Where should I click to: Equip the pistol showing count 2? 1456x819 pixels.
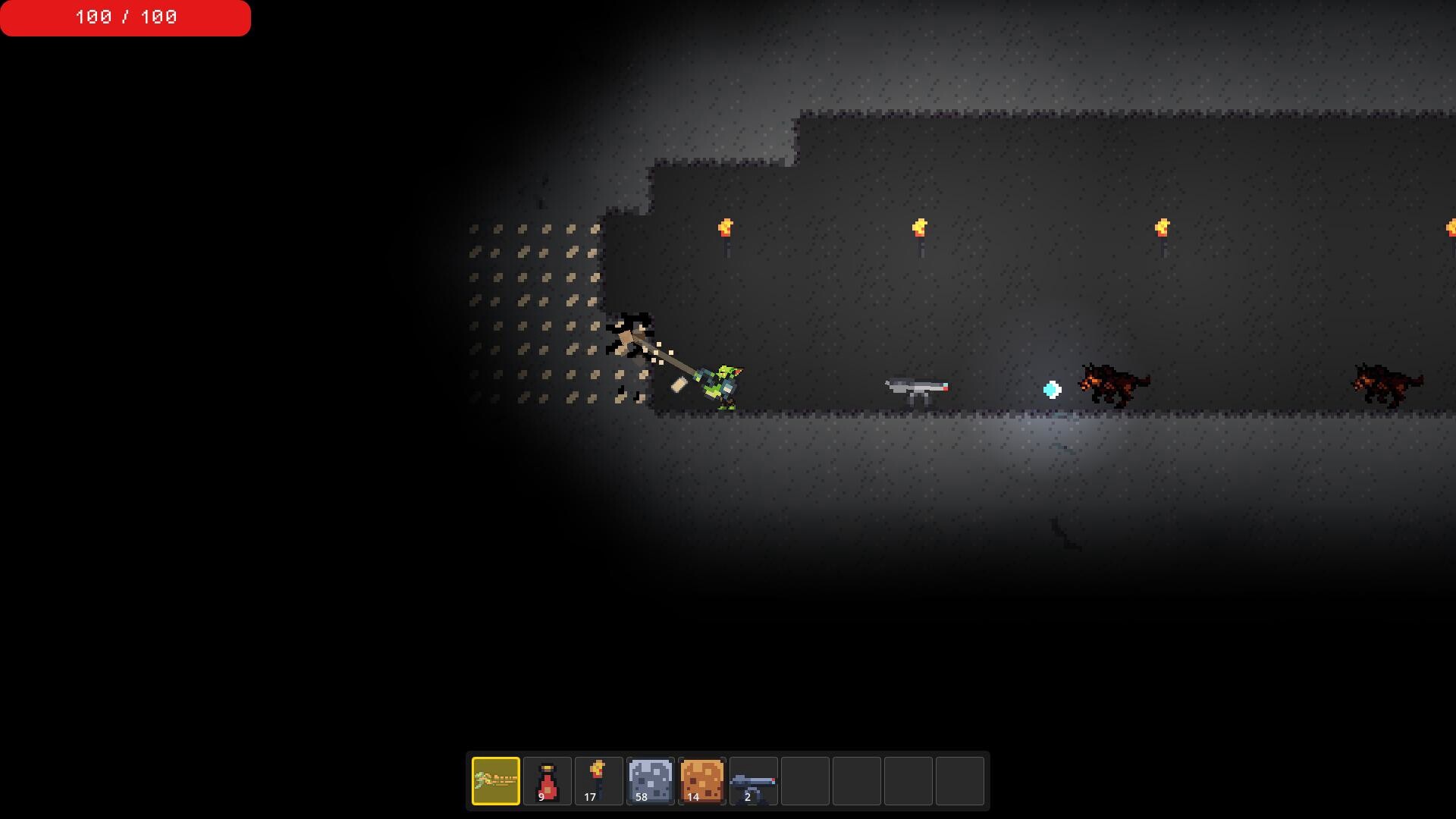coord(752,780)
